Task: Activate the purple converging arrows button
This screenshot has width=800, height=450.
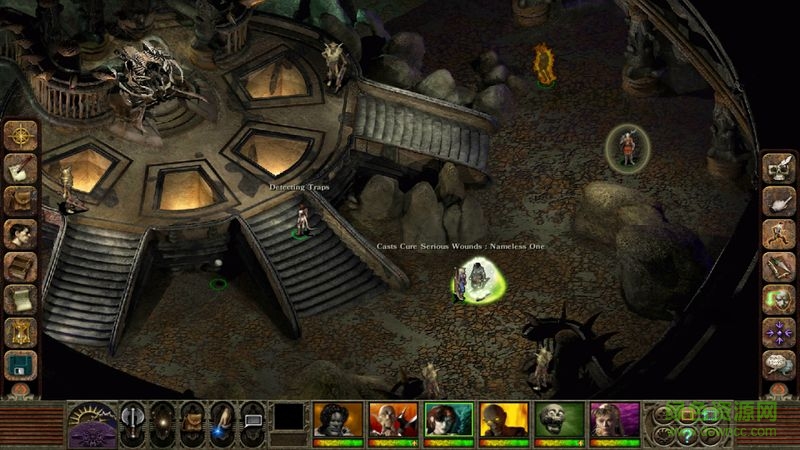Action: pos(778,332)
